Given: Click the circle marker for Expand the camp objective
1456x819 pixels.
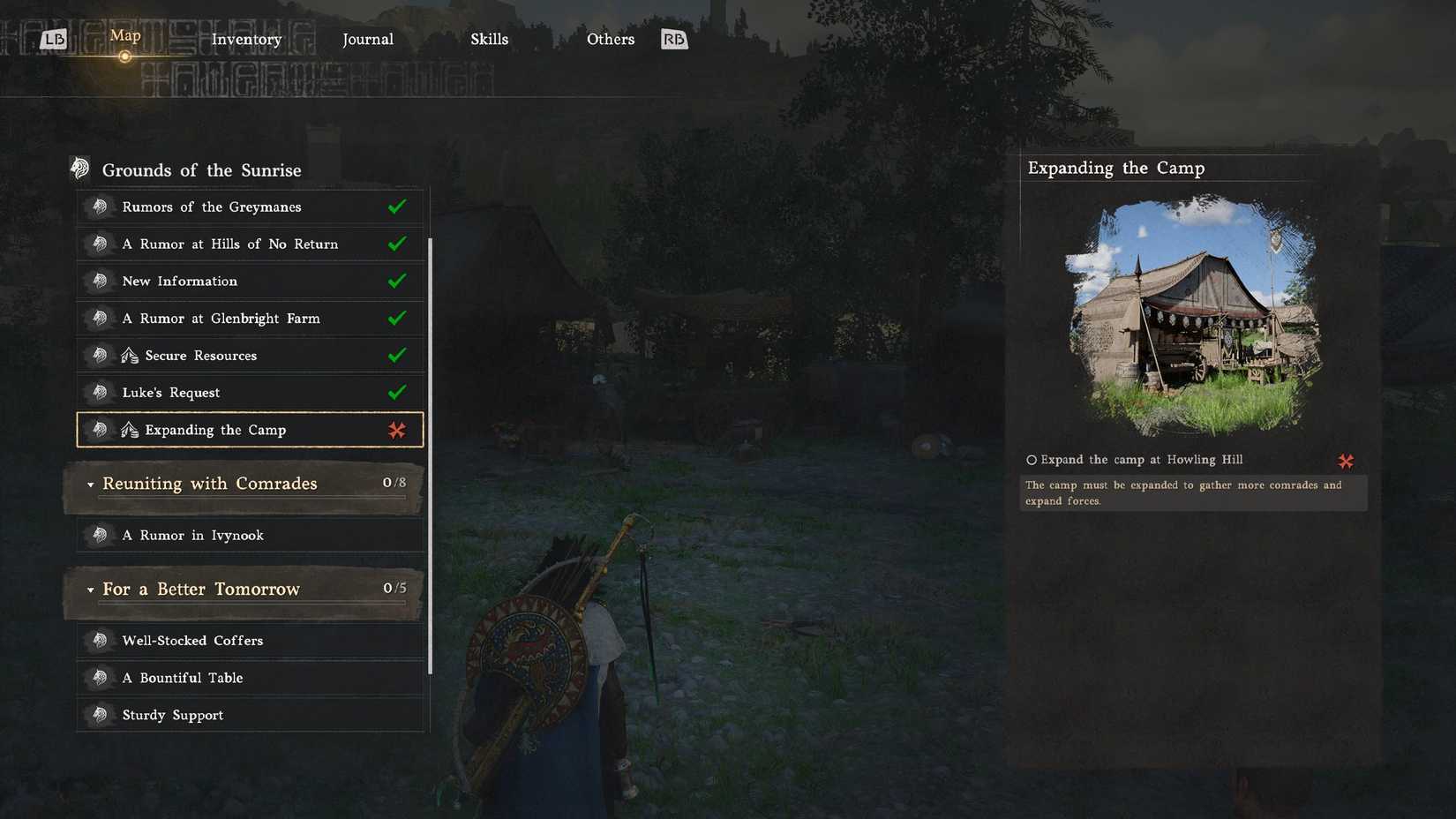Looking at the screenshot, I should coord(1030,459).
